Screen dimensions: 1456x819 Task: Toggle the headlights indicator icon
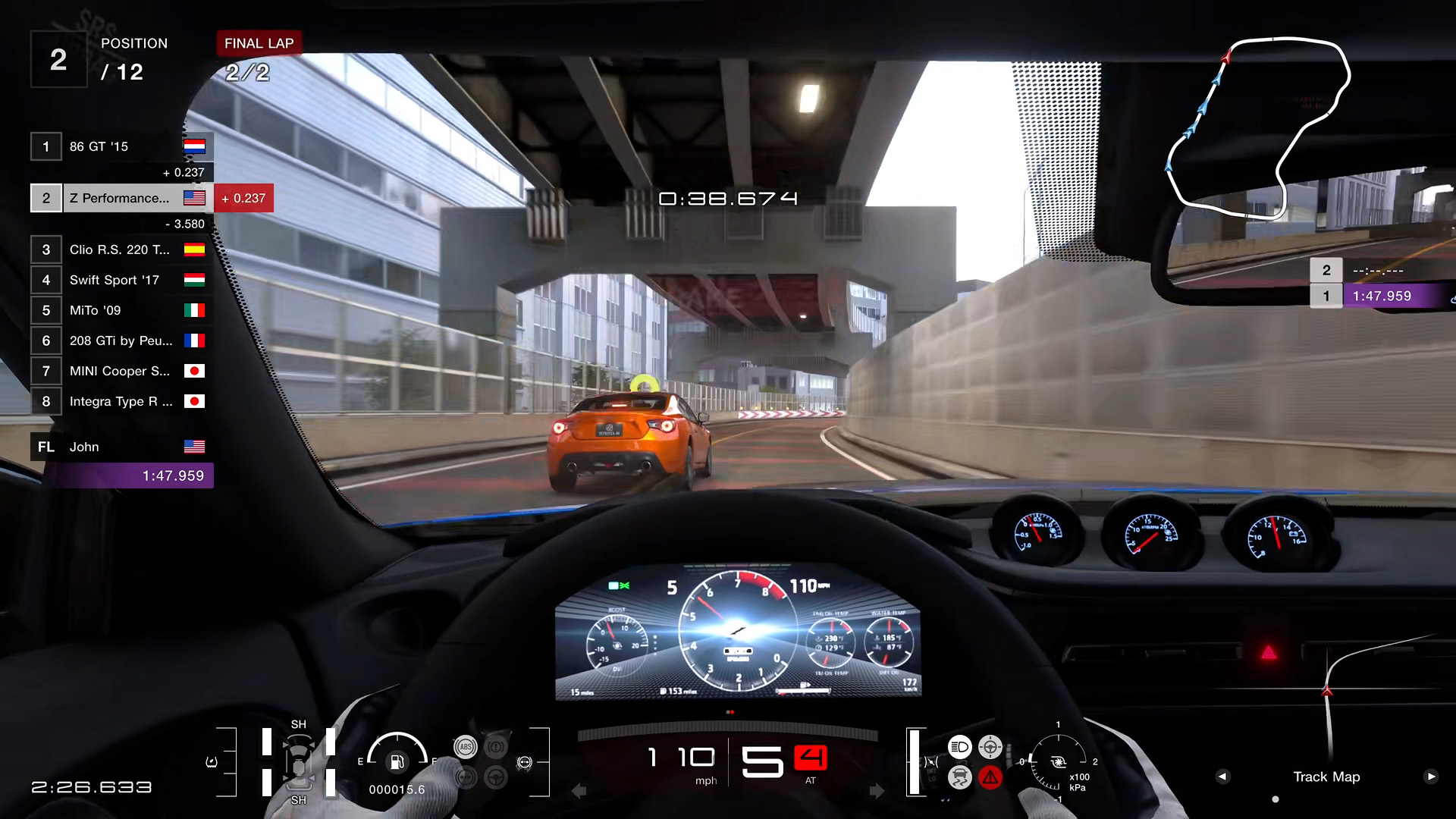click(959, 747)
